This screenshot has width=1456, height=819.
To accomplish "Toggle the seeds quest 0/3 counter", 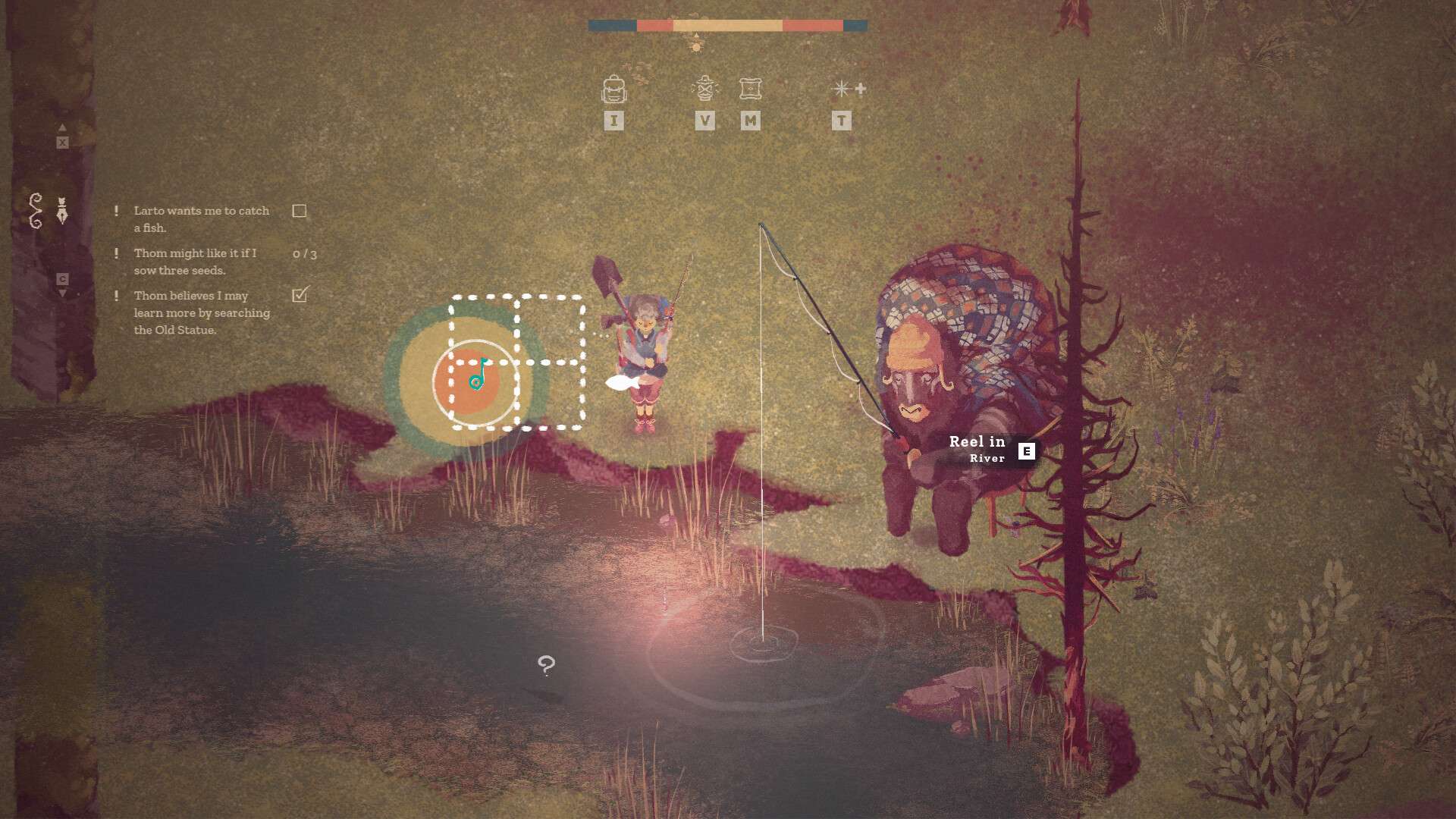I will pos(306,253).
